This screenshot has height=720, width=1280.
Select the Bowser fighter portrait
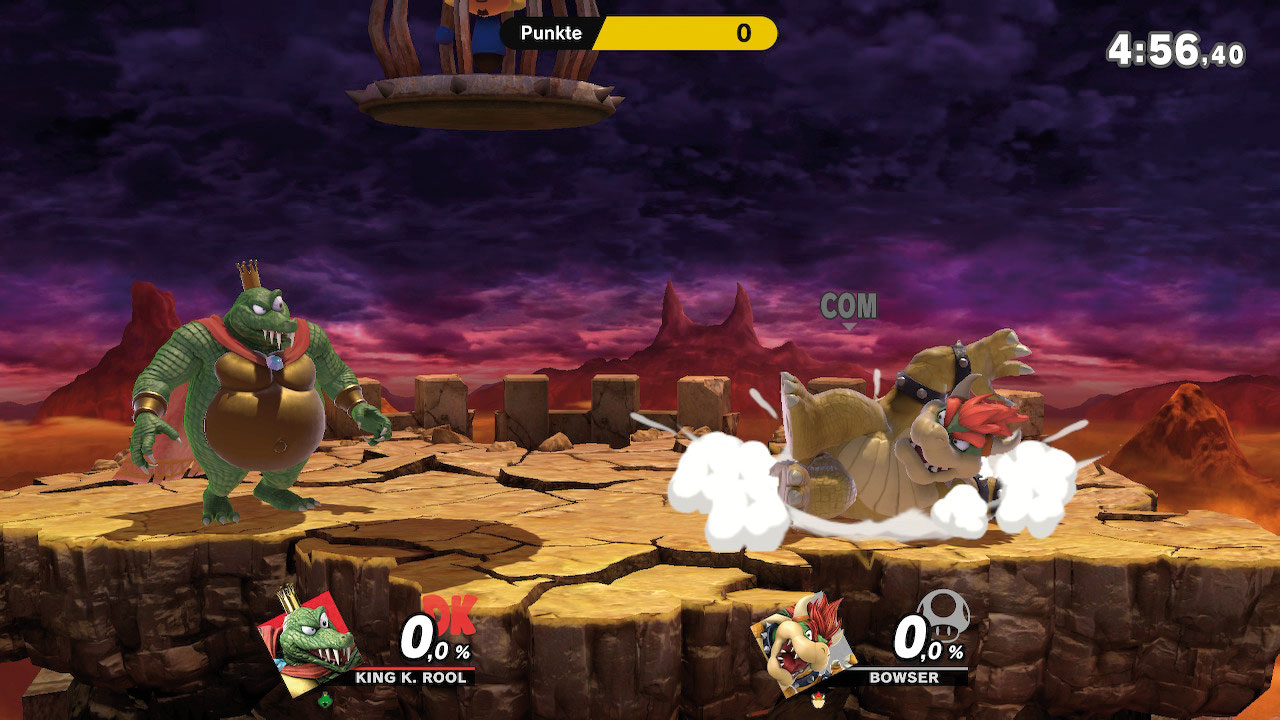801,640
